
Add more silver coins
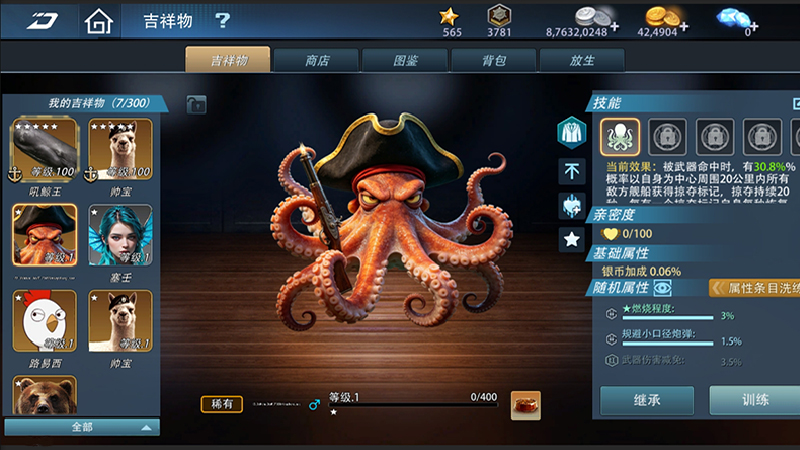(x=613, y=24)
